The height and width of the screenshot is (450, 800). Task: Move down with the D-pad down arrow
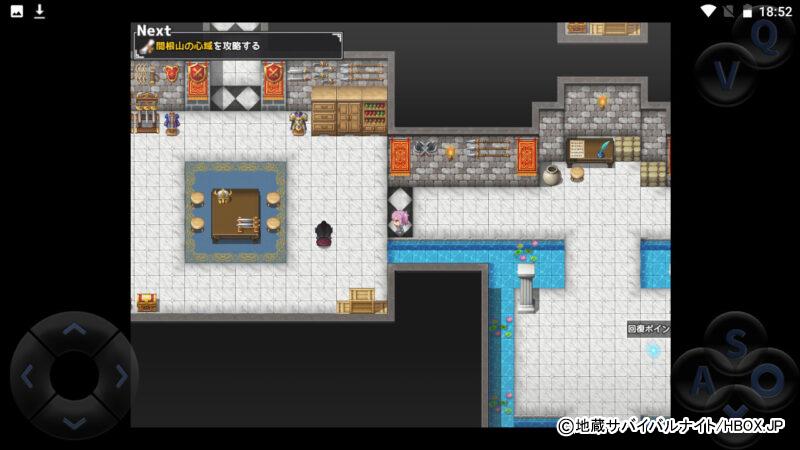tap(74, 422)
